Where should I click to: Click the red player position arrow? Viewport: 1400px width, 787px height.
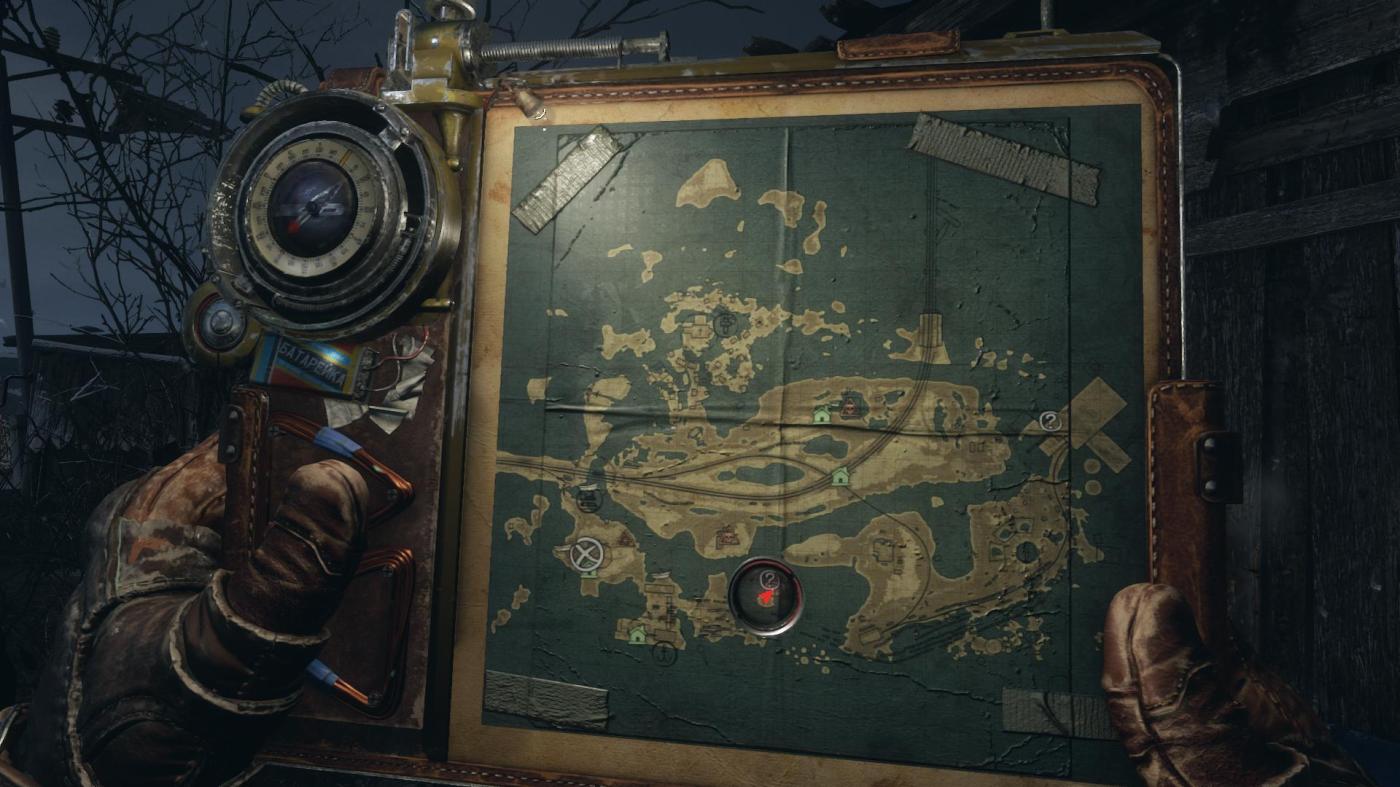pyautogui.click(x=765, y=597)
